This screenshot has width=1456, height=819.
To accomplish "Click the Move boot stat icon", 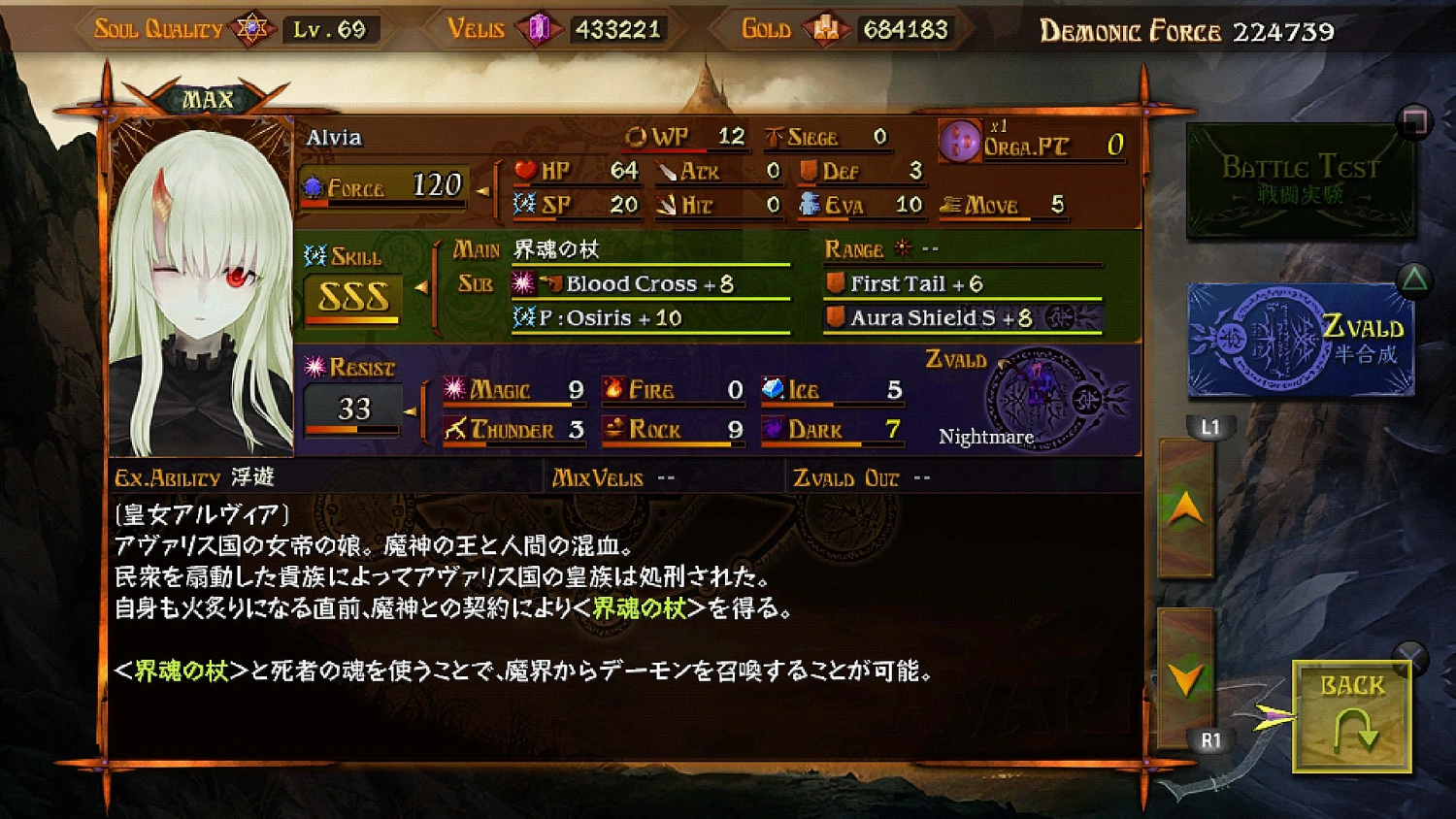I will [949, 205].
